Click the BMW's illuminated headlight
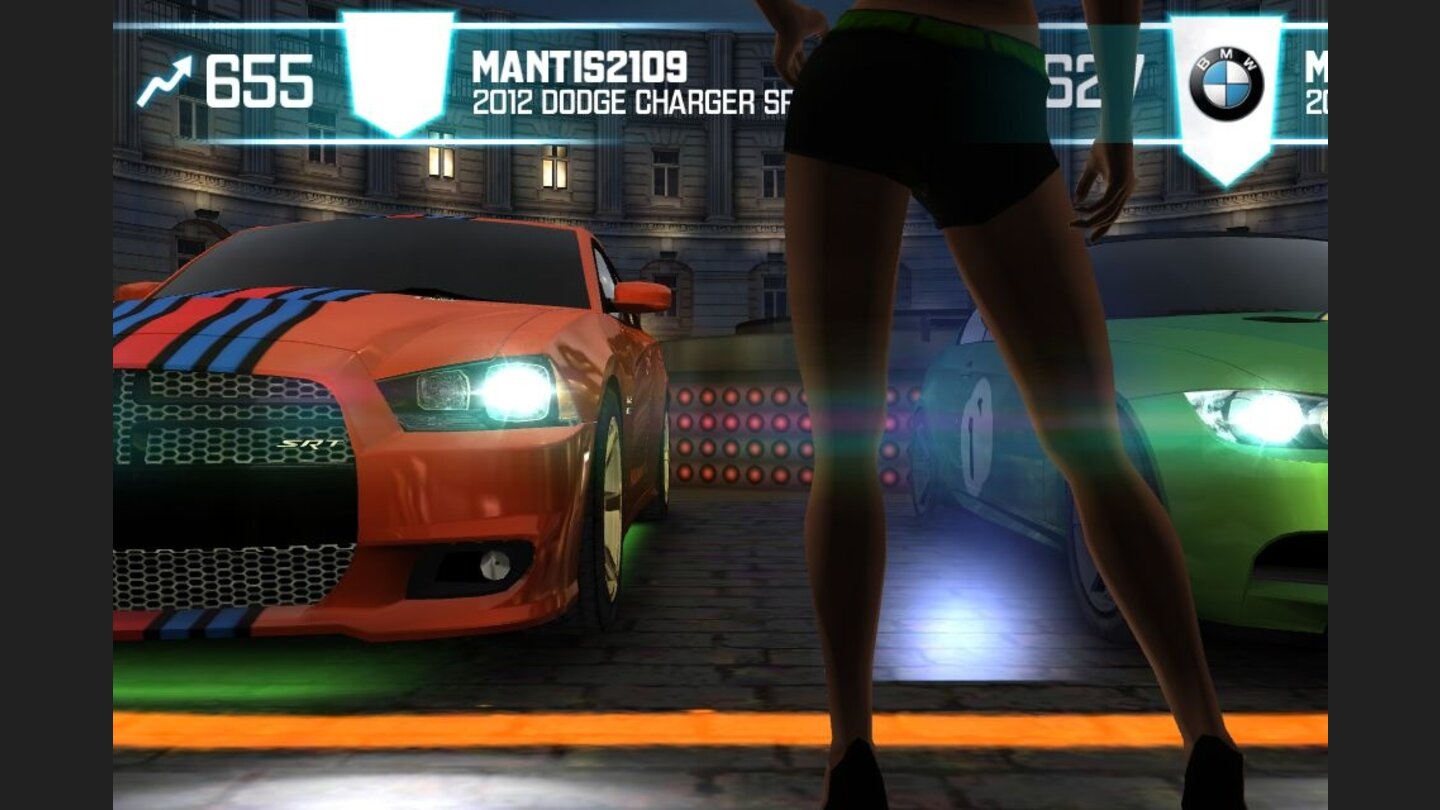Viewport: 1440px width, 810px height. 1262,417
